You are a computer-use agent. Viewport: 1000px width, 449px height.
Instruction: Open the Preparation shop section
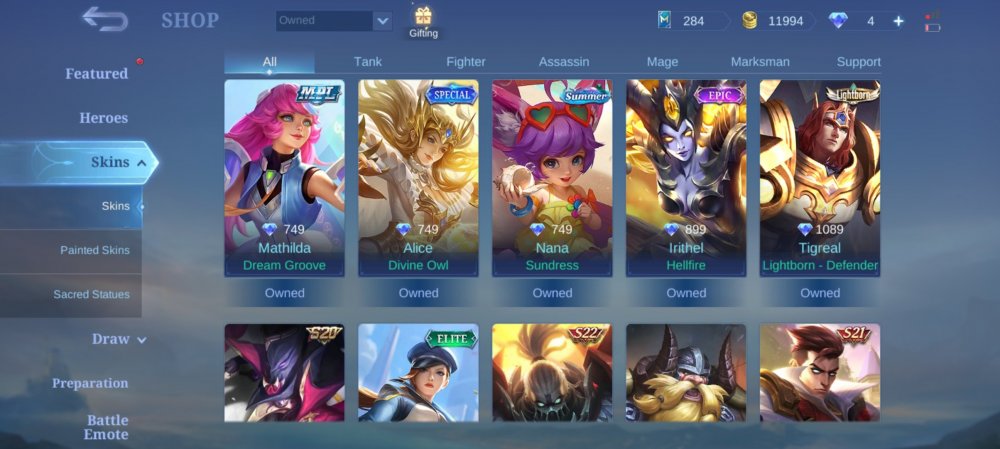90,383
